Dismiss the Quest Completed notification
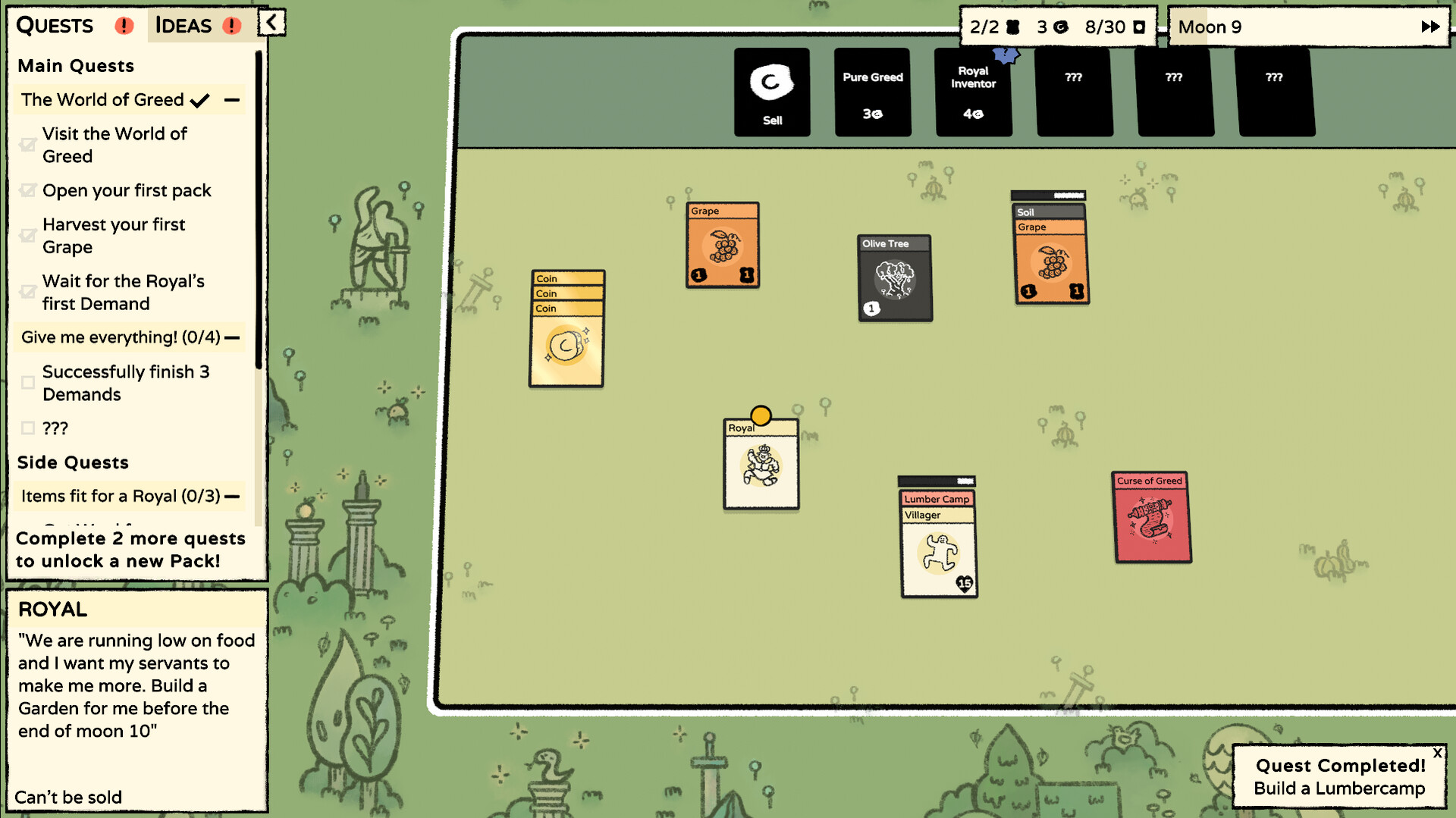The image size is (1456, 818). 1438,753
